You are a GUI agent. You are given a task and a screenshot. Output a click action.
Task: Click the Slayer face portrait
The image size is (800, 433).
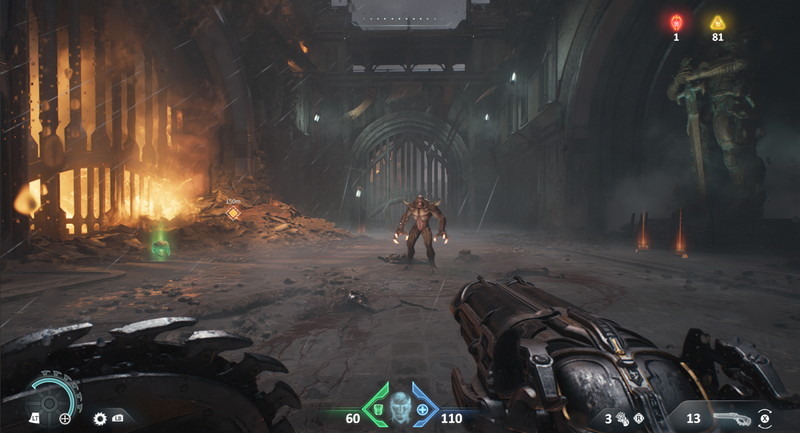400,407
